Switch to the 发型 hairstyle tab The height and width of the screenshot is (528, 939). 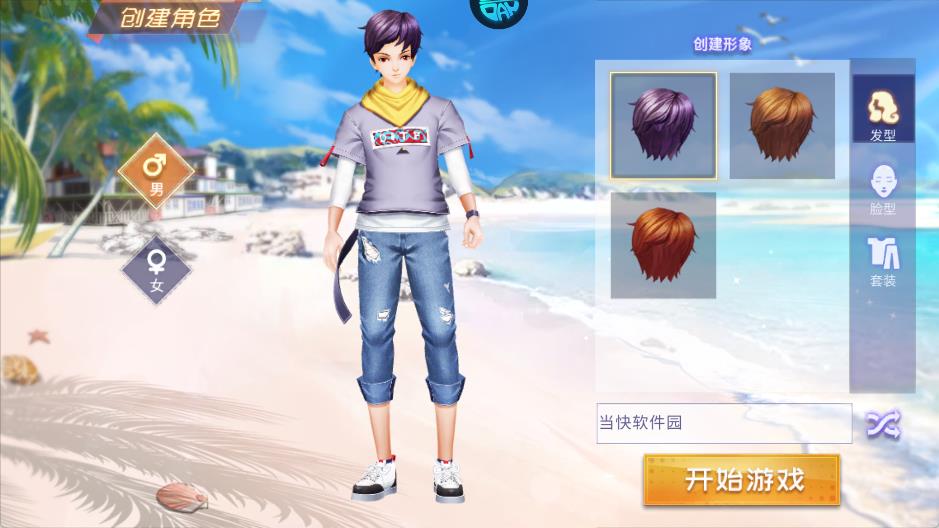[882, 110]
